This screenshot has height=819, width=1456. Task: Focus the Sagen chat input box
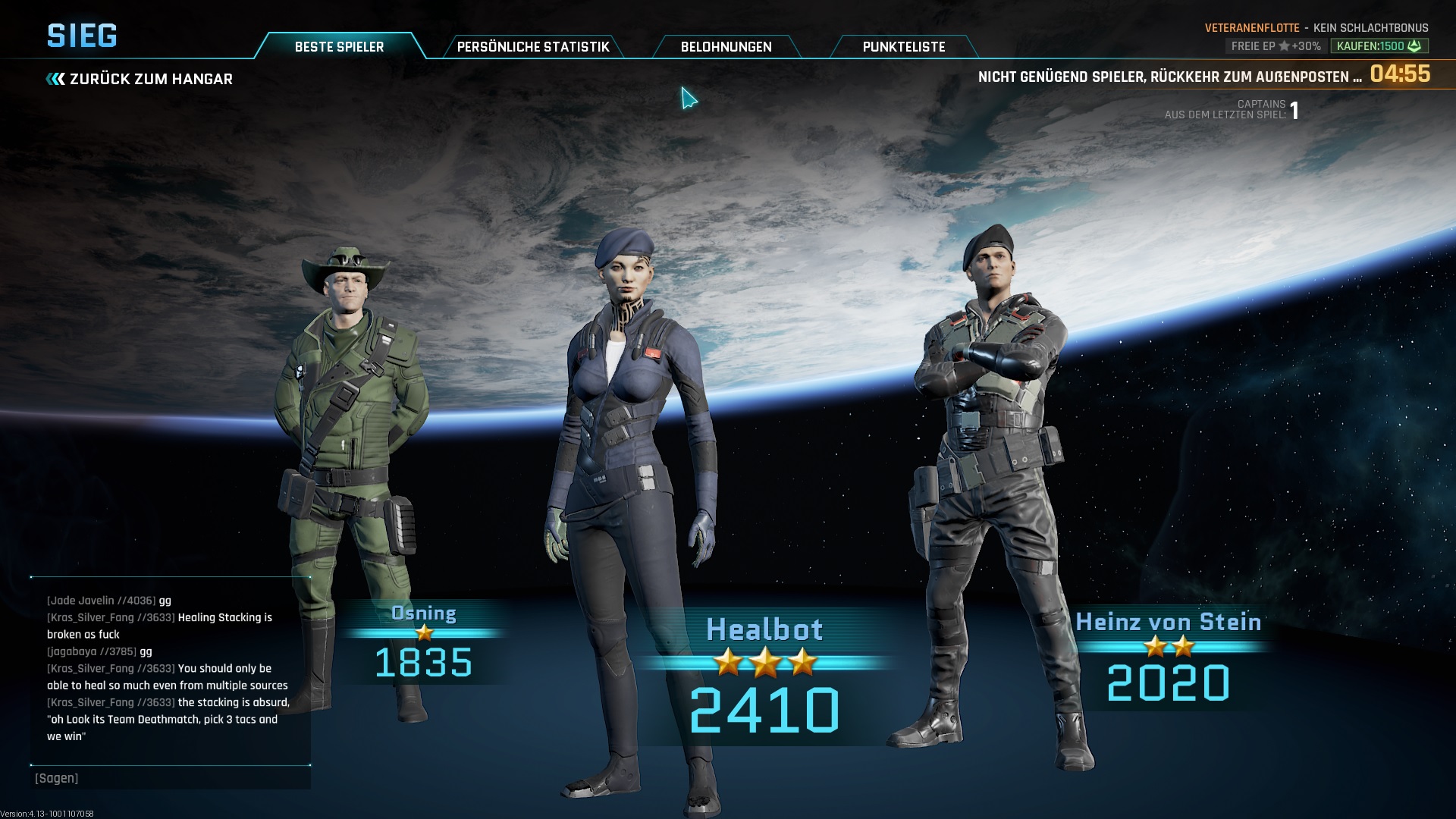point(171,778)
